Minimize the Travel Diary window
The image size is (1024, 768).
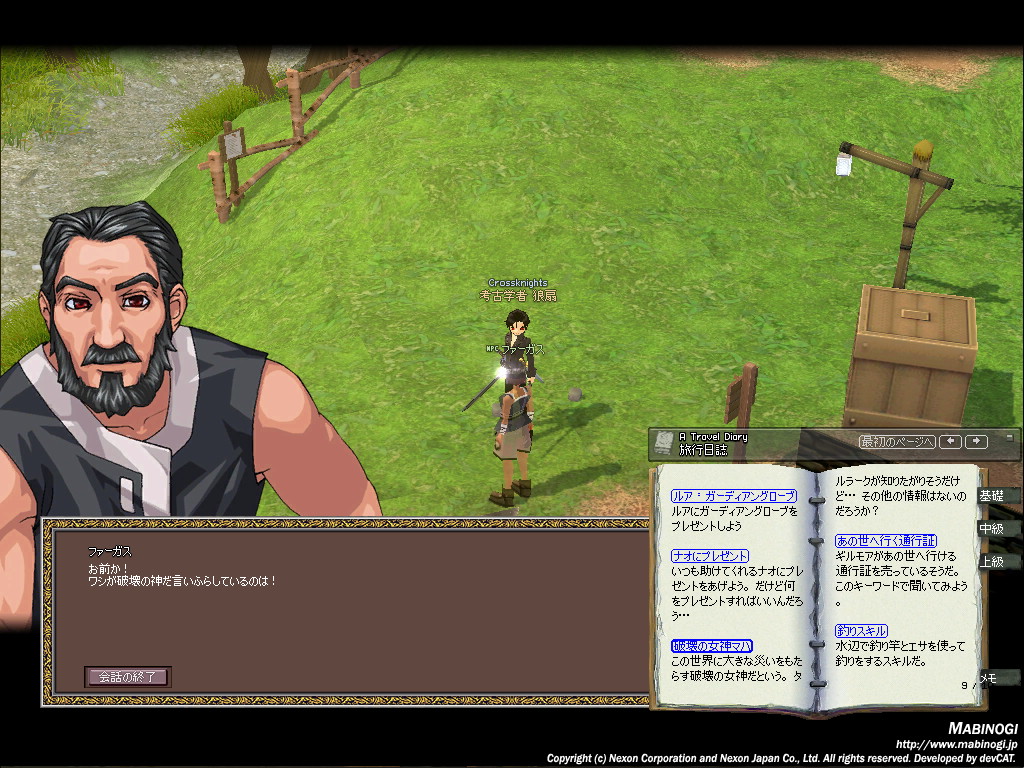[x=1009, y=438]
